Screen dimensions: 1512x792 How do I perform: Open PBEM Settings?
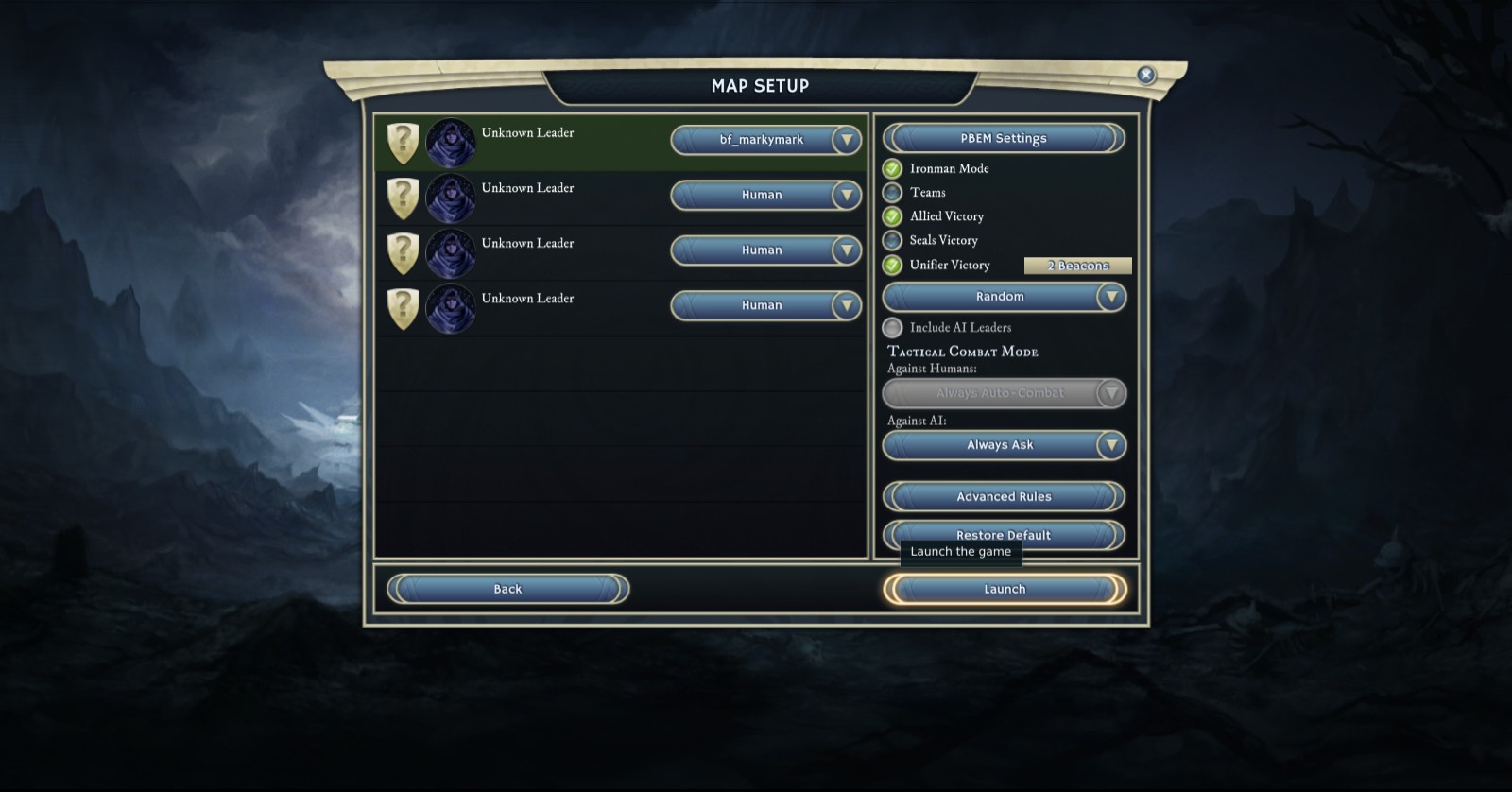tap(1003, 138)
